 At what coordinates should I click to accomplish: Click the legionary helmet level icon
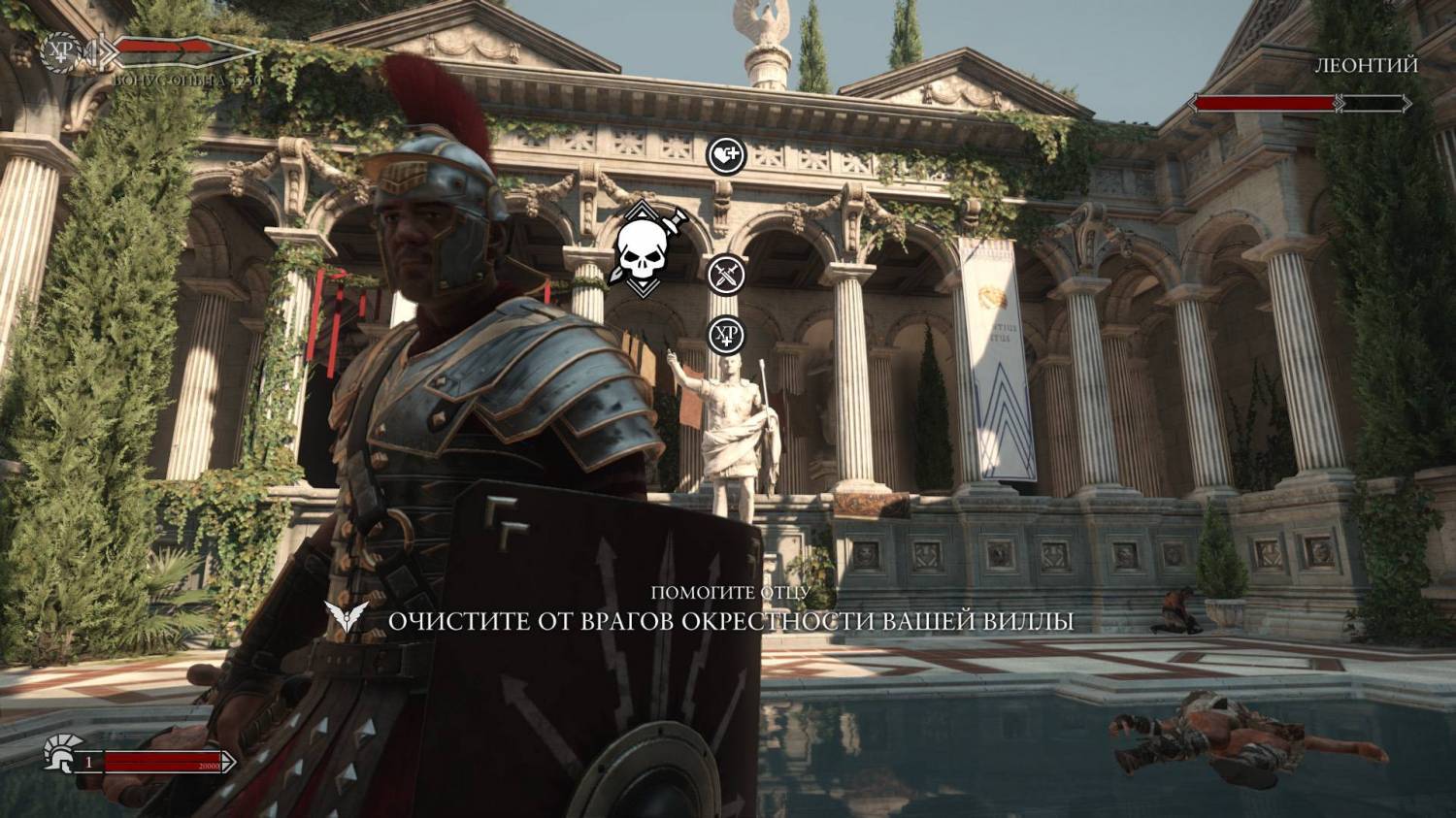(58, 755)
